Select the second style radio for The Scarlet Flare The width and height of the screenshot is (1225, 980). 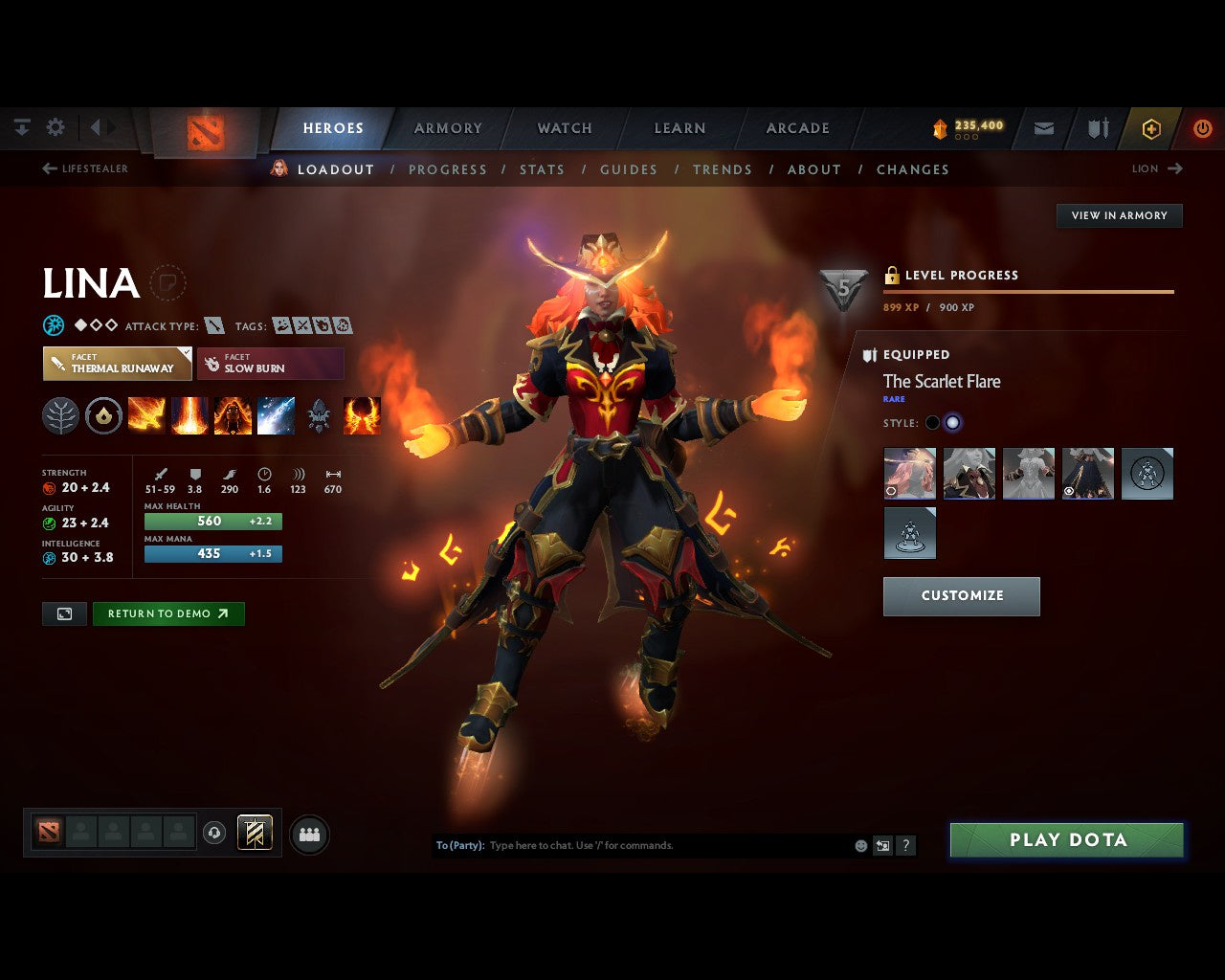pos(954,422)
